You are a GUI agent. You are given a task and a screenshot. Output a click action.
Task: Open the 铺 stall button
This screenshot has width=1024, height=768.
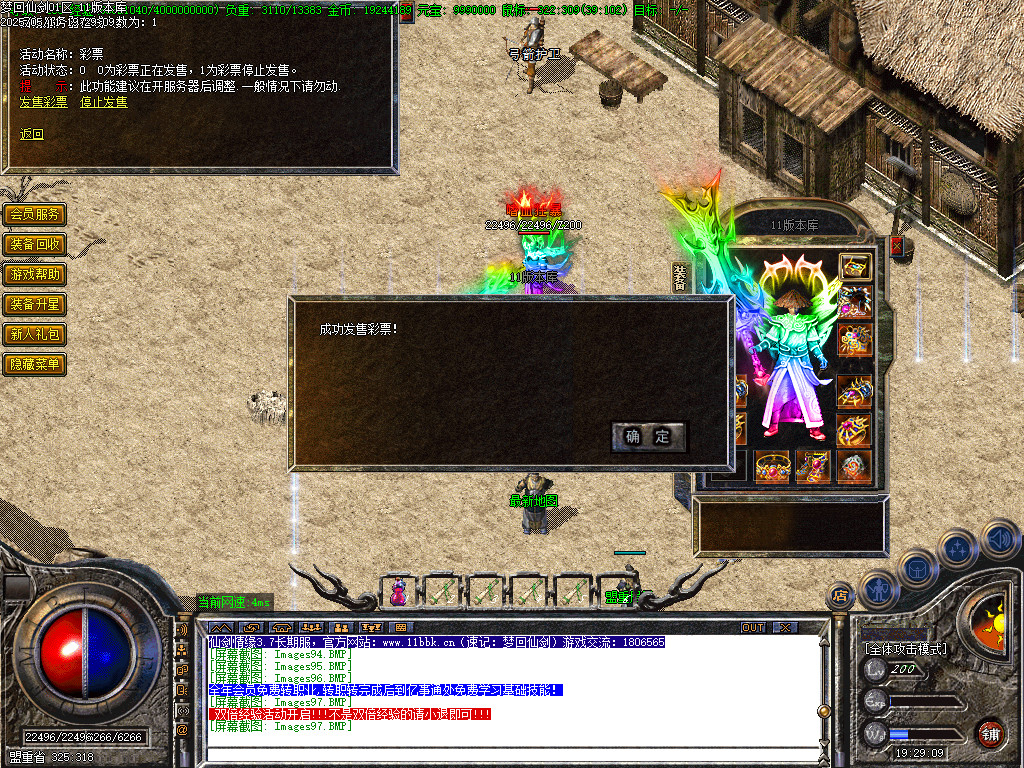pyautogui.click(x=989, y=733)
